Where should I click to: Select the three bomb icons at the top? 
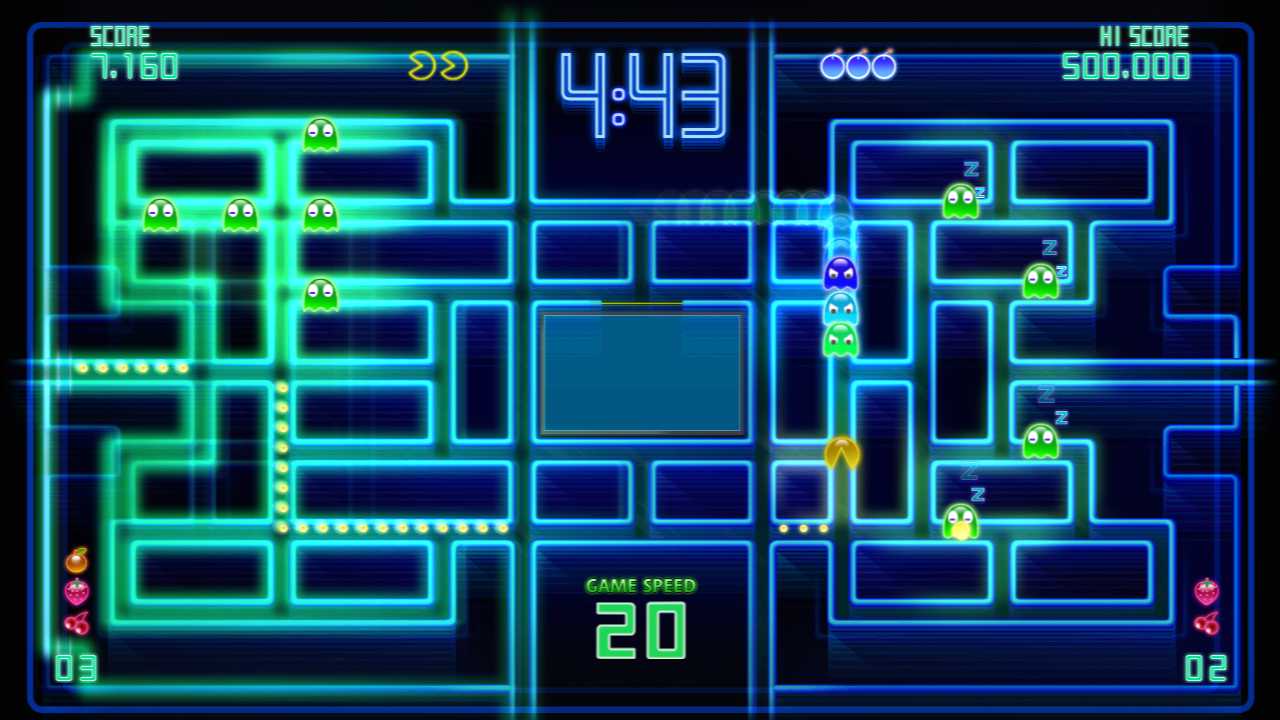pos(857,65)
